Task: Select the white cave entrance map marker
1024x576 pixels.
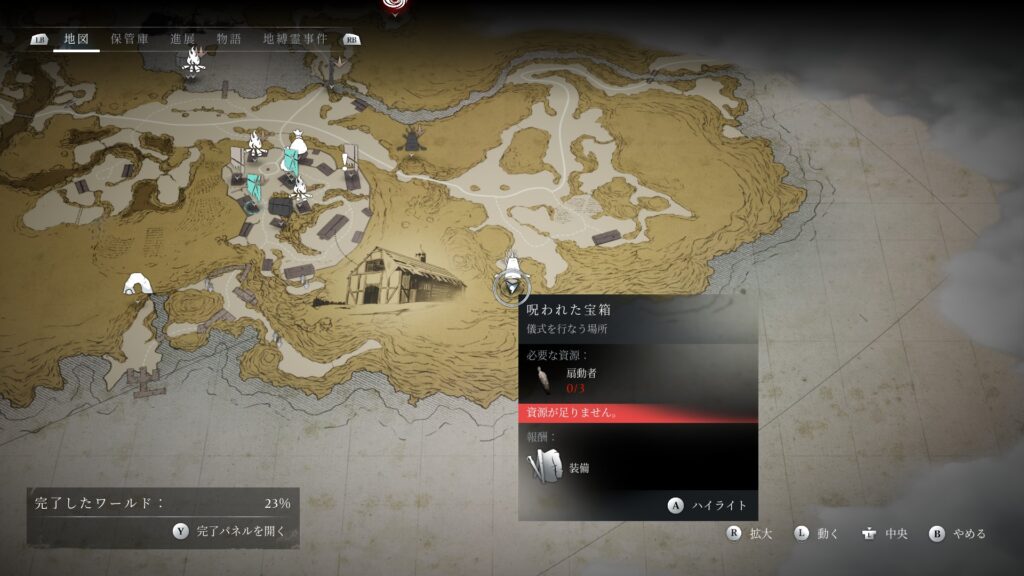Action: [138, 285]
